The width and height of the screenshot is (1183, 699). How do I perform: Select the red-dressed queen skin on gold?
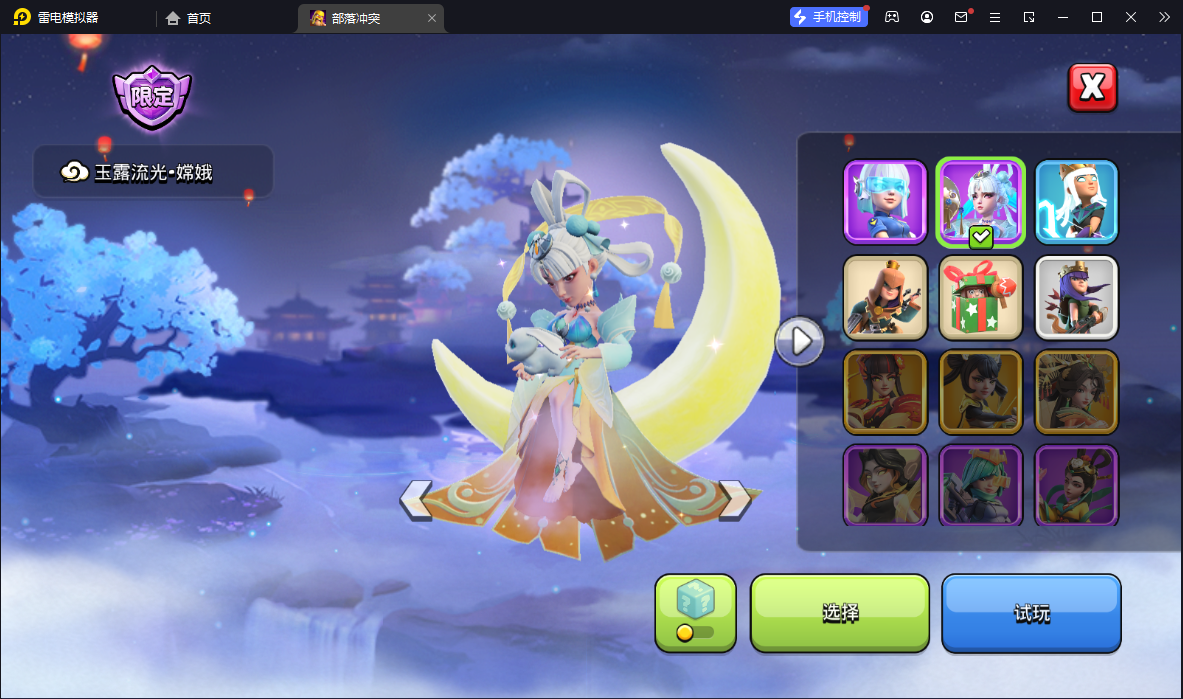point(885,392)
